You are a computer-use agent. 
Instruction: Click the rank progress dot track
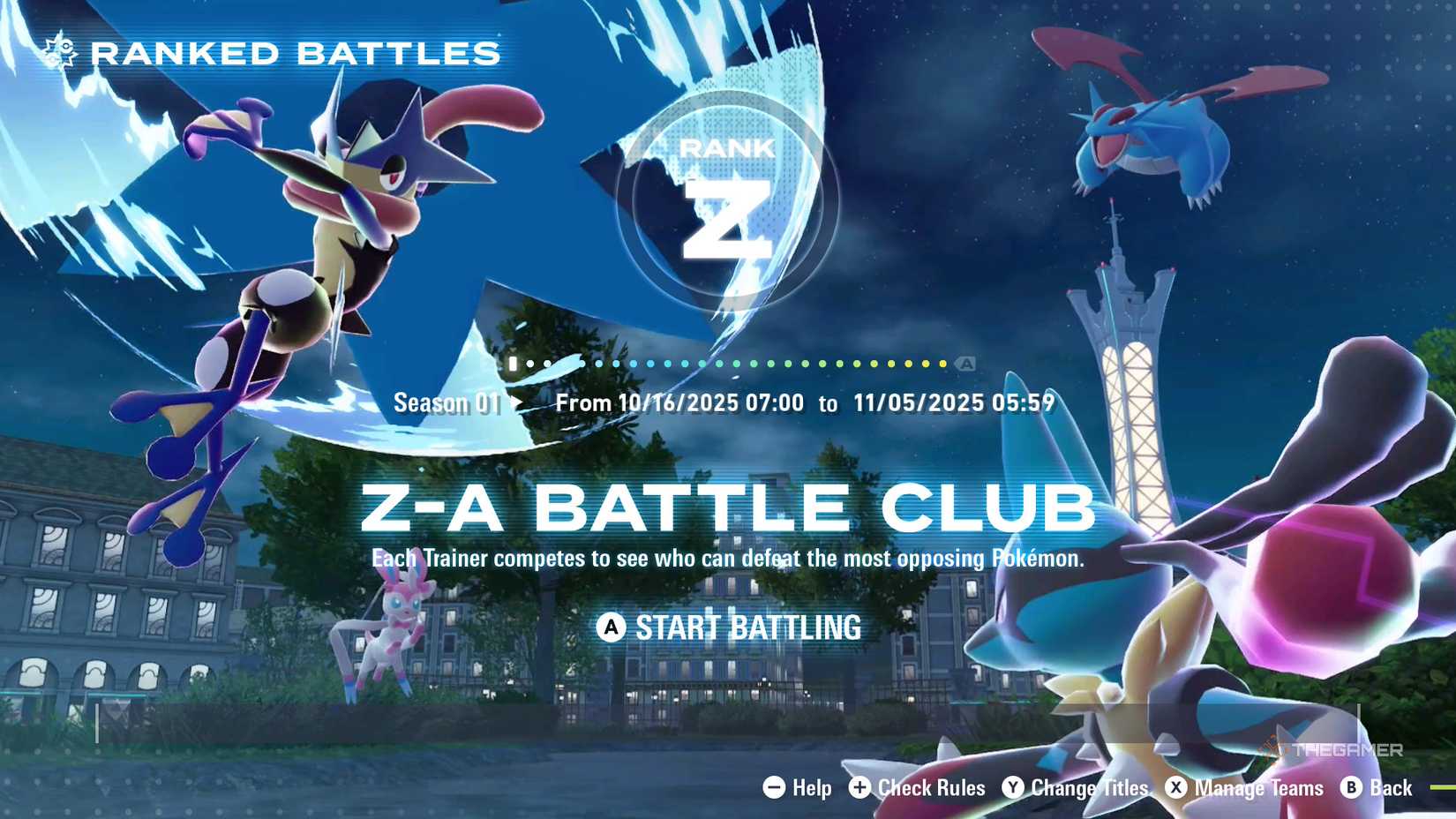pyautogui.click(x=732, y=362)
